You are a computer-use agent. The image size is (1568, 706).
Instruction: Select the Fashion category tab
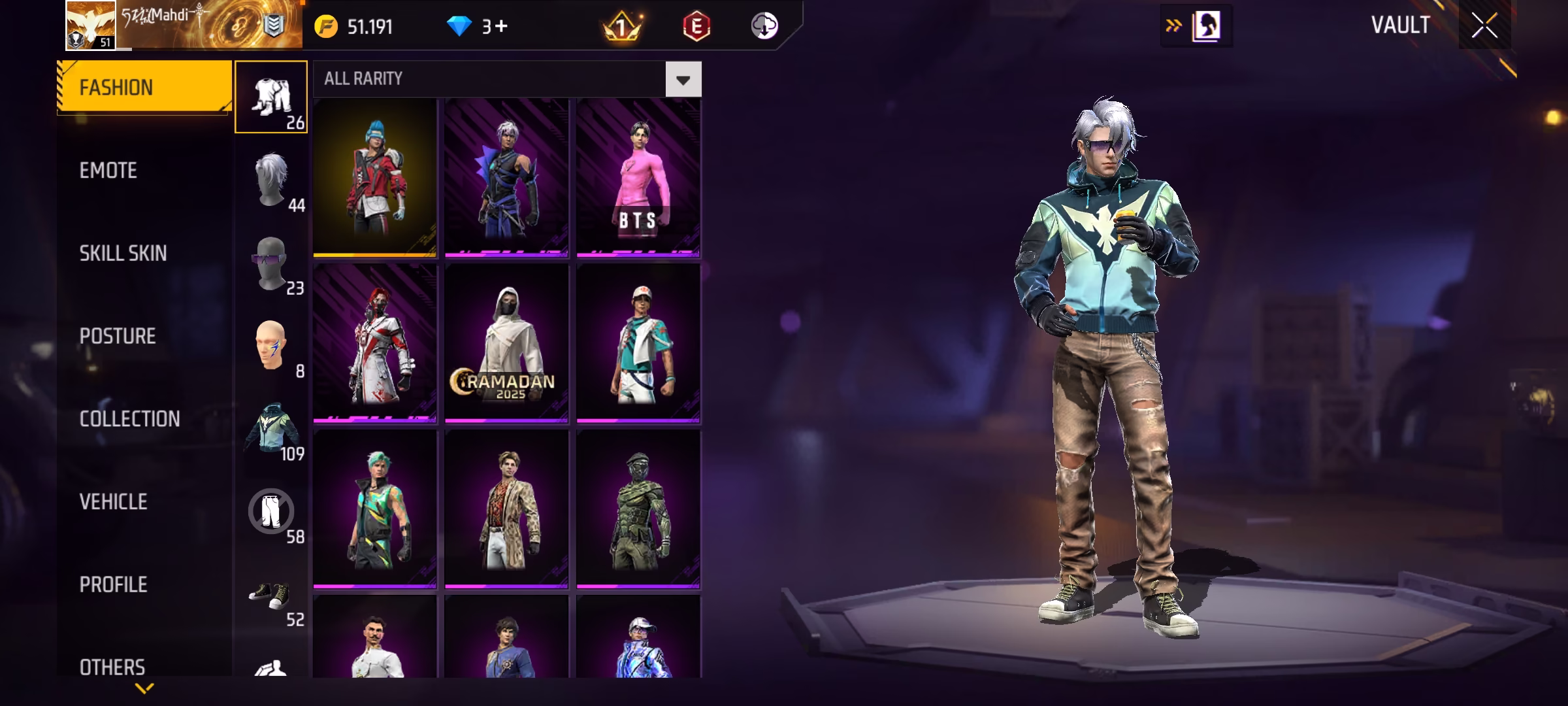point(144,88)
